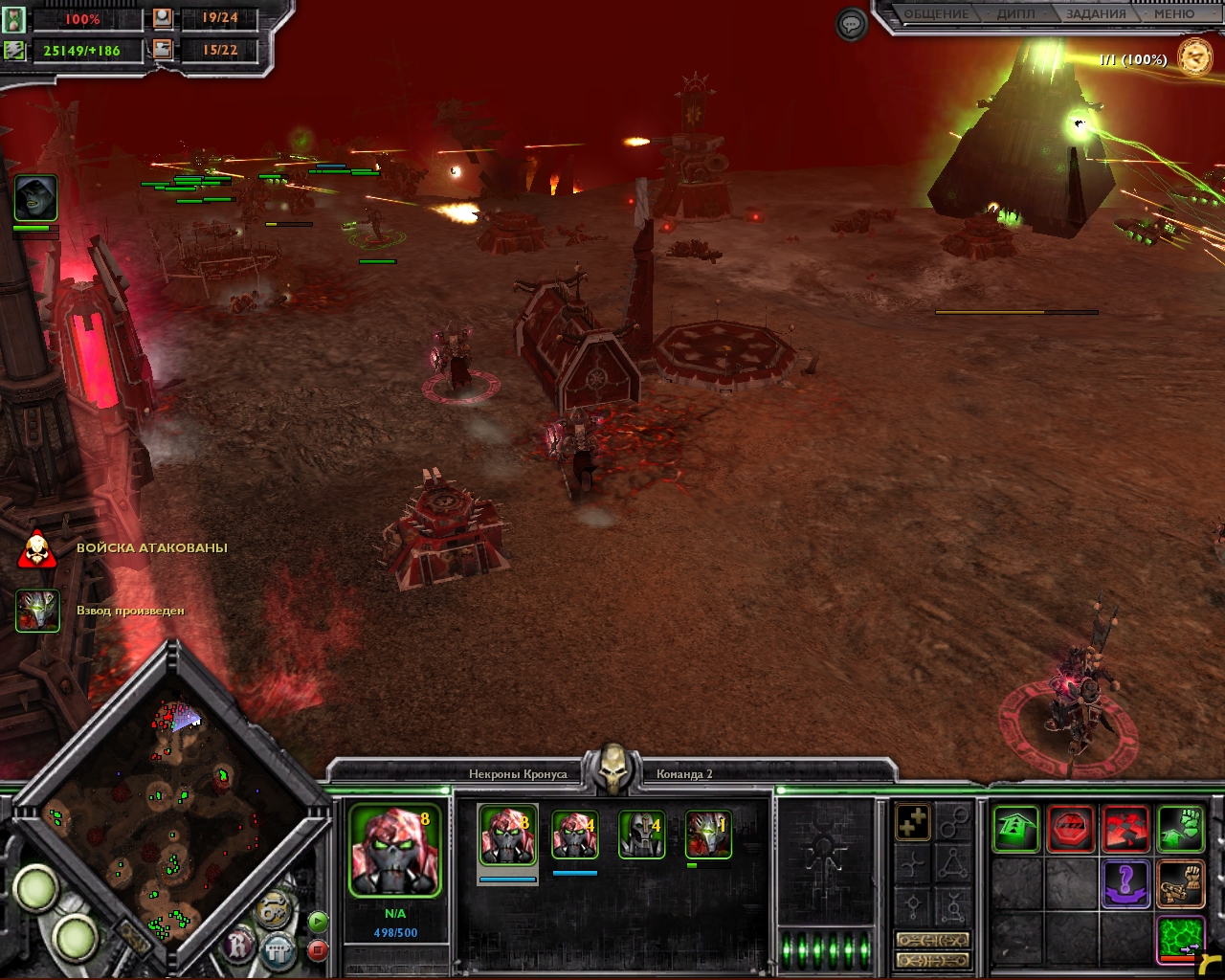Activate the green fist attack-move command
This screenshot has width=1225, height=980.
click(x=1180, y=829)
